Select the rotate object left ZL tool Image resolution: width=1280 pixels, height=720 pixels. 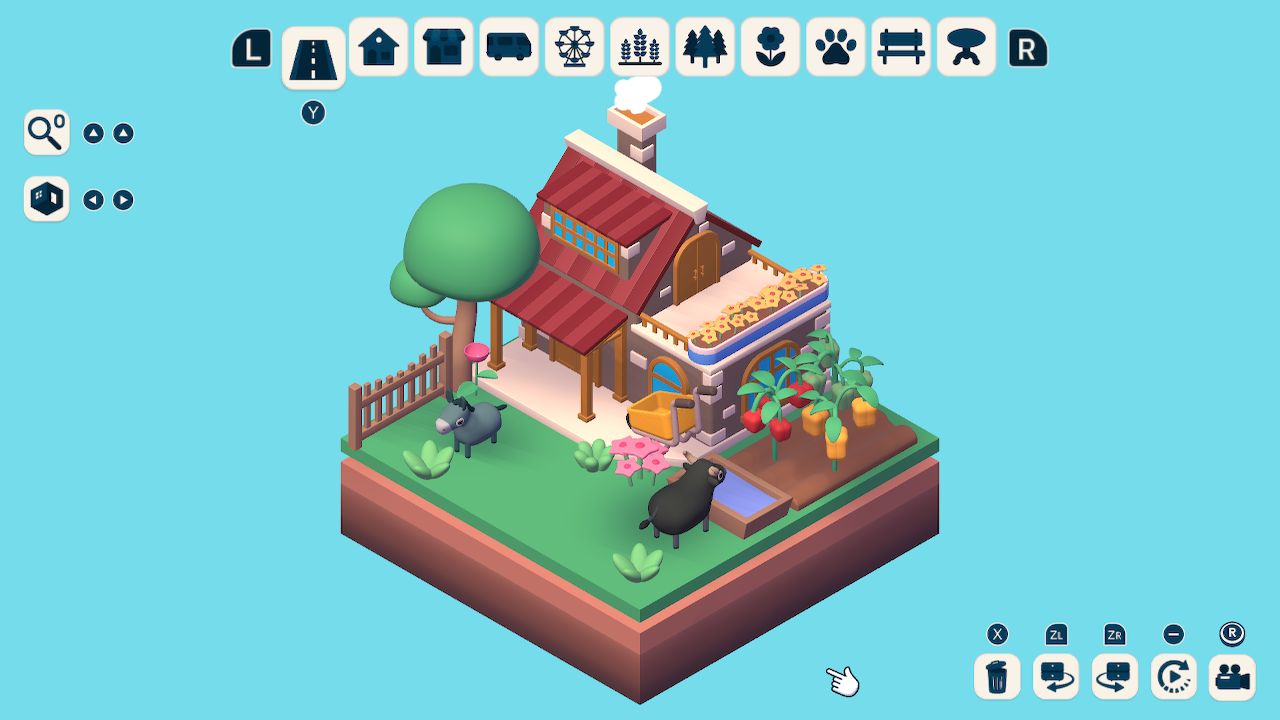(x=1055, y=677)
